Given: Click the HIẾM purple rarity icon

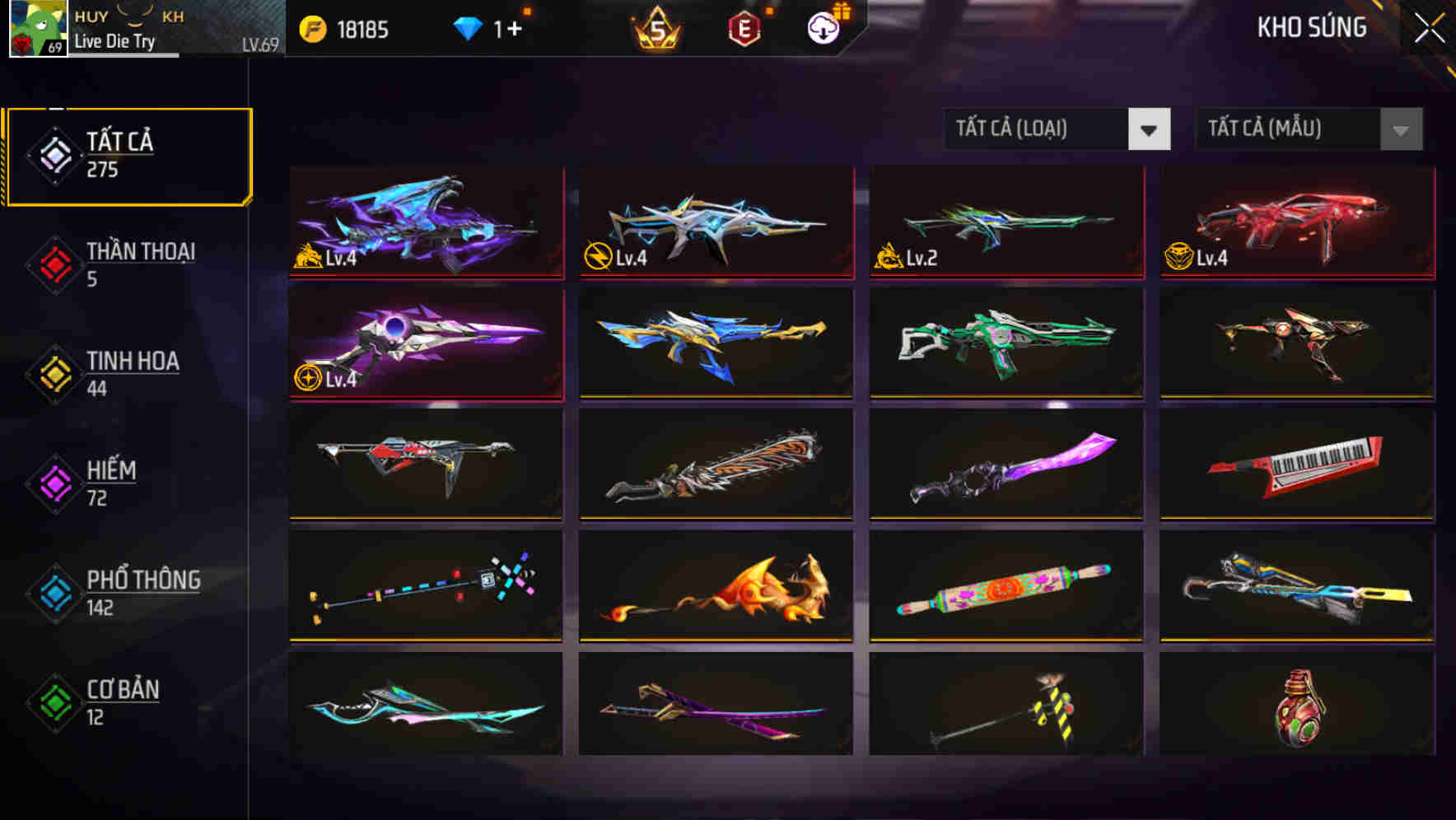Looking at the screenshot, I should click(53, 482).
